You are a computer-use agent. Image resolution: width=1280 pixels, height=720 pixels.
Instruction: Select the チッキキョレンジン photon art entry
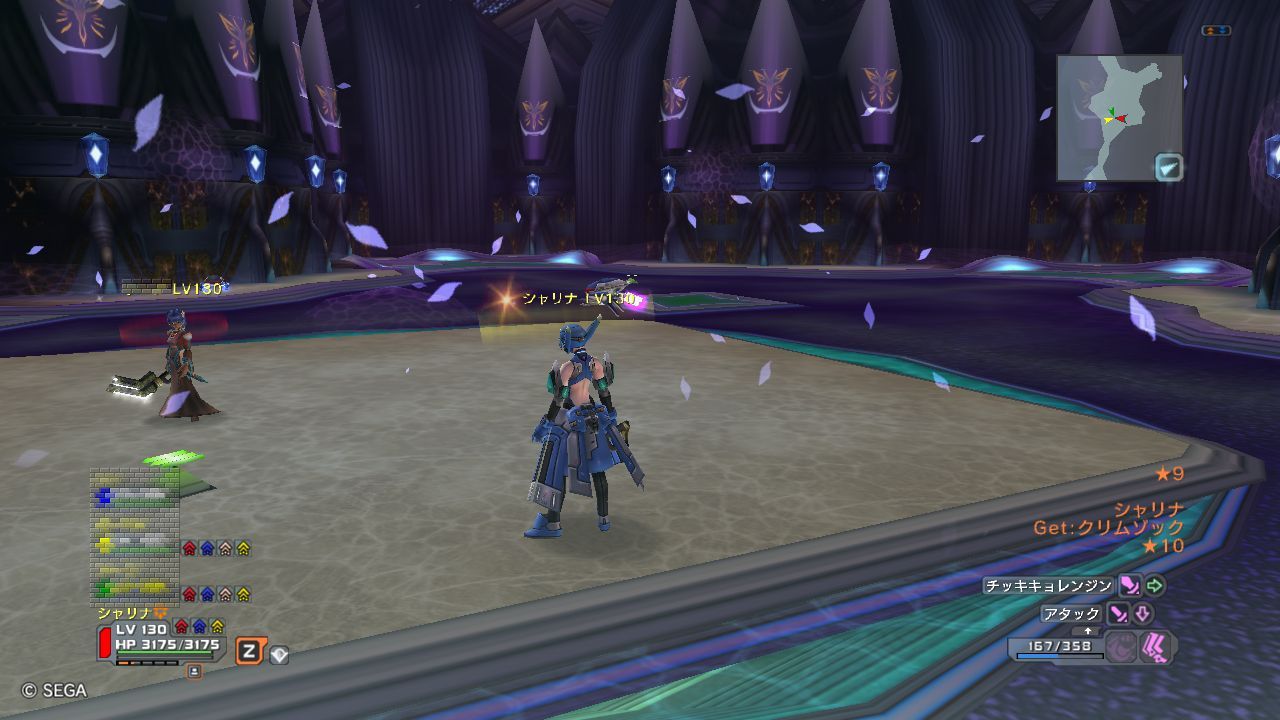pyautogui.click(x=1047, y=586)
